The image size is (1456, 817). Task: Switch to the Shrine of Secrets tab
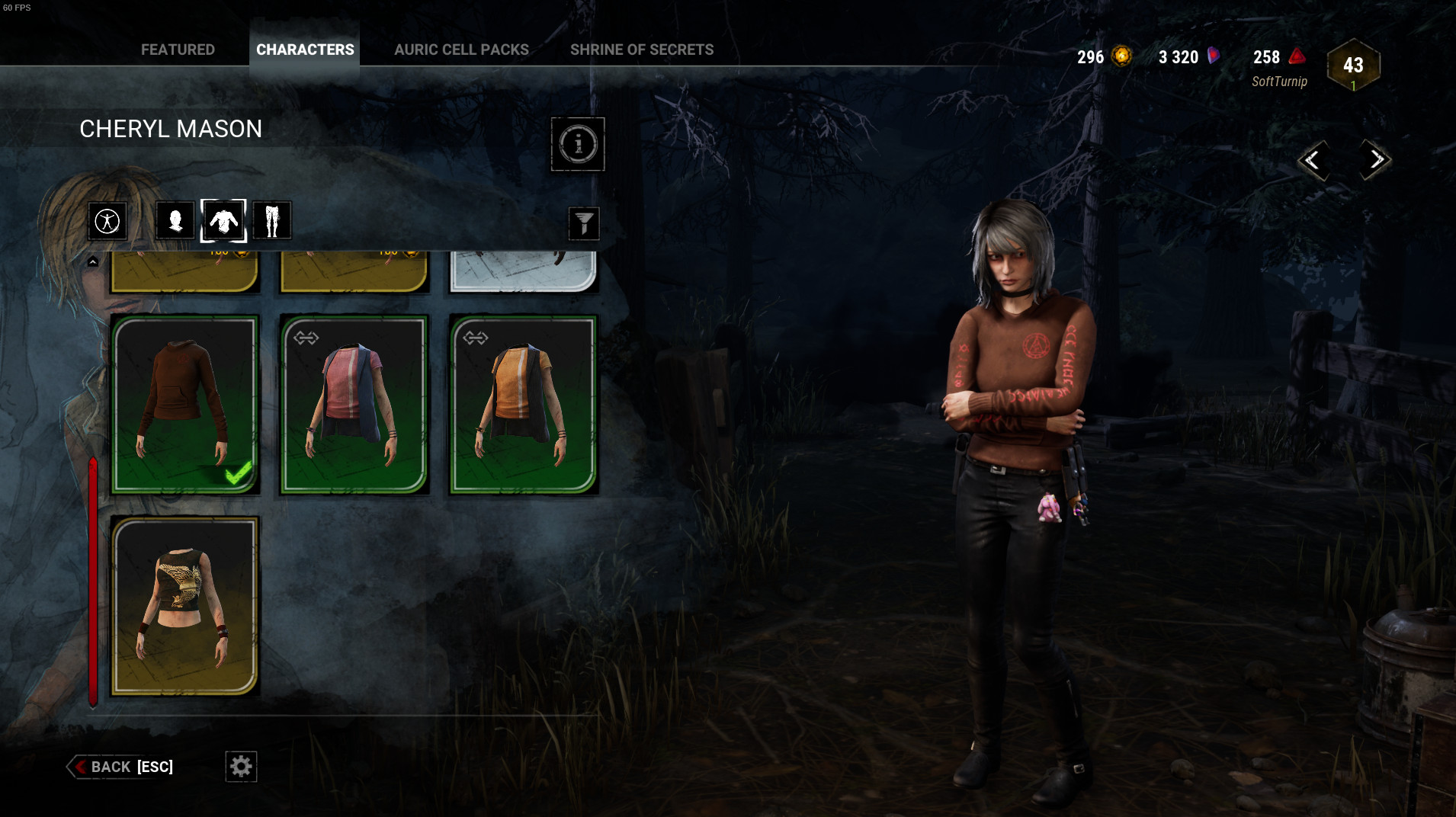point(642,49)
